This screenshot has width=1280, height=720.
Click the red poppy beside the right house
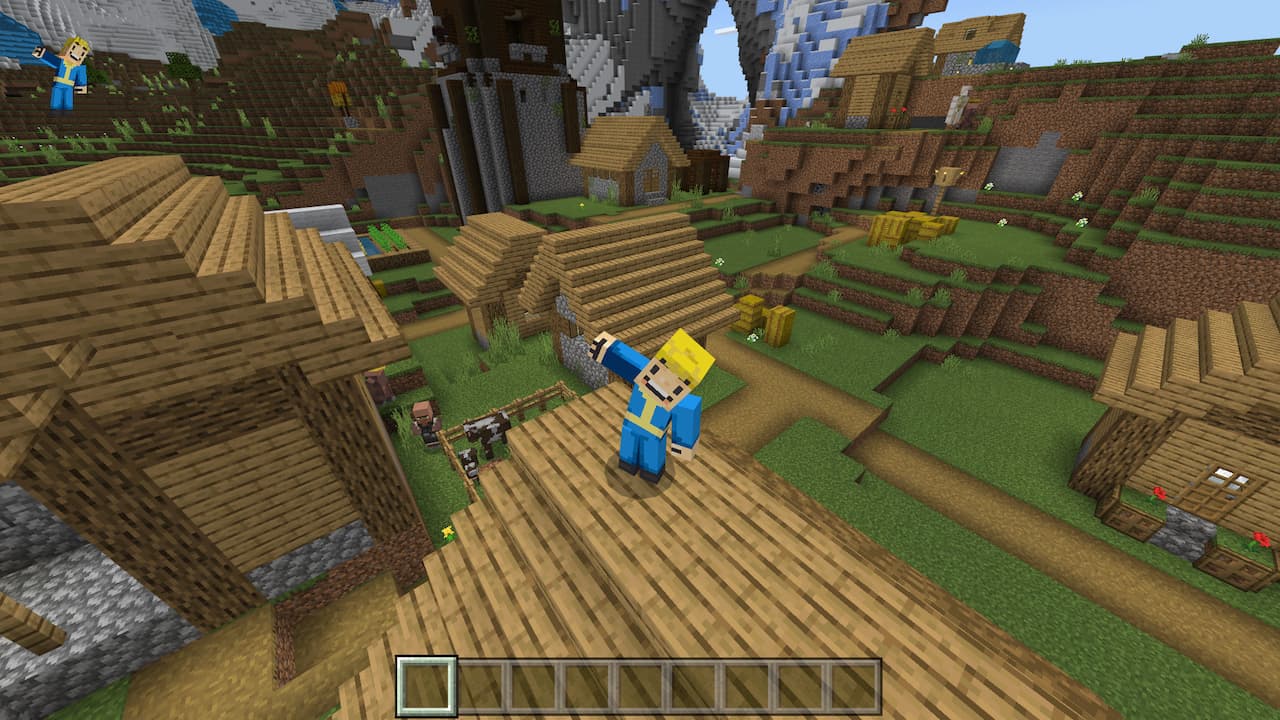point(1158,494)
